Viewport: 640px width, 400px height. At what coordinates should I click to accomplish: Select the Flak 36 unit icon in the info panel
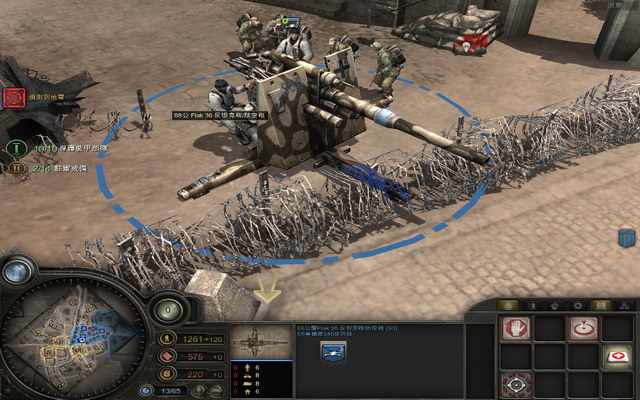click(331, 350)
